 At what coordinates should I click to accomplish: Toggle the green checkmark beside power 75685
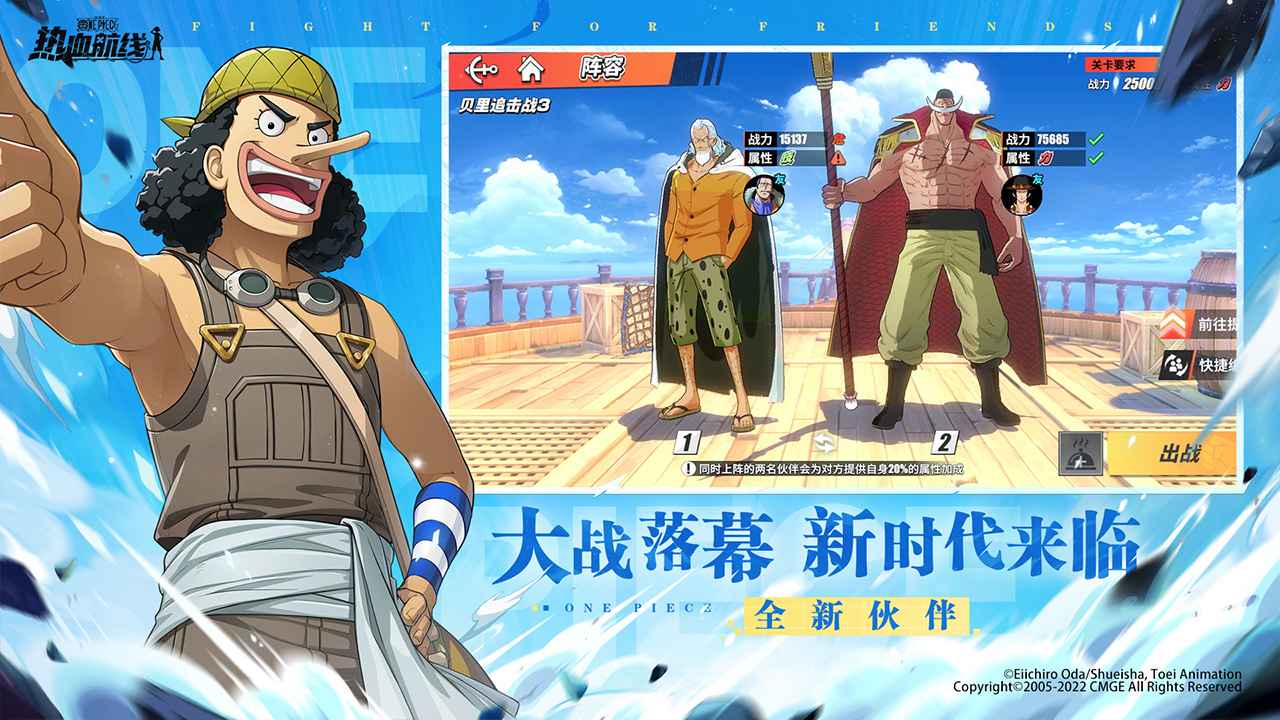1095,138
